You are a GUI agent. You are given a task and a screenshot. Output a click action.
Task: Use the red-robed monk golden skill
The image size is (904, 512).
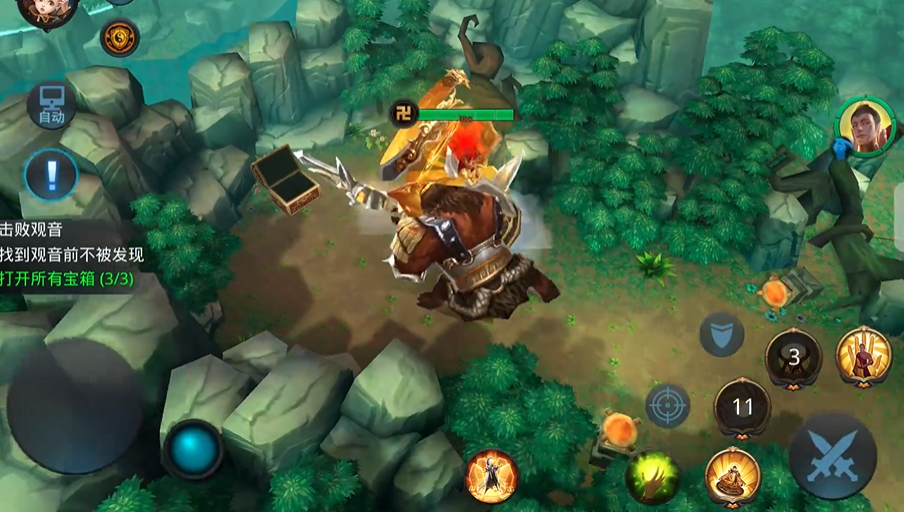tap(864, 355)
